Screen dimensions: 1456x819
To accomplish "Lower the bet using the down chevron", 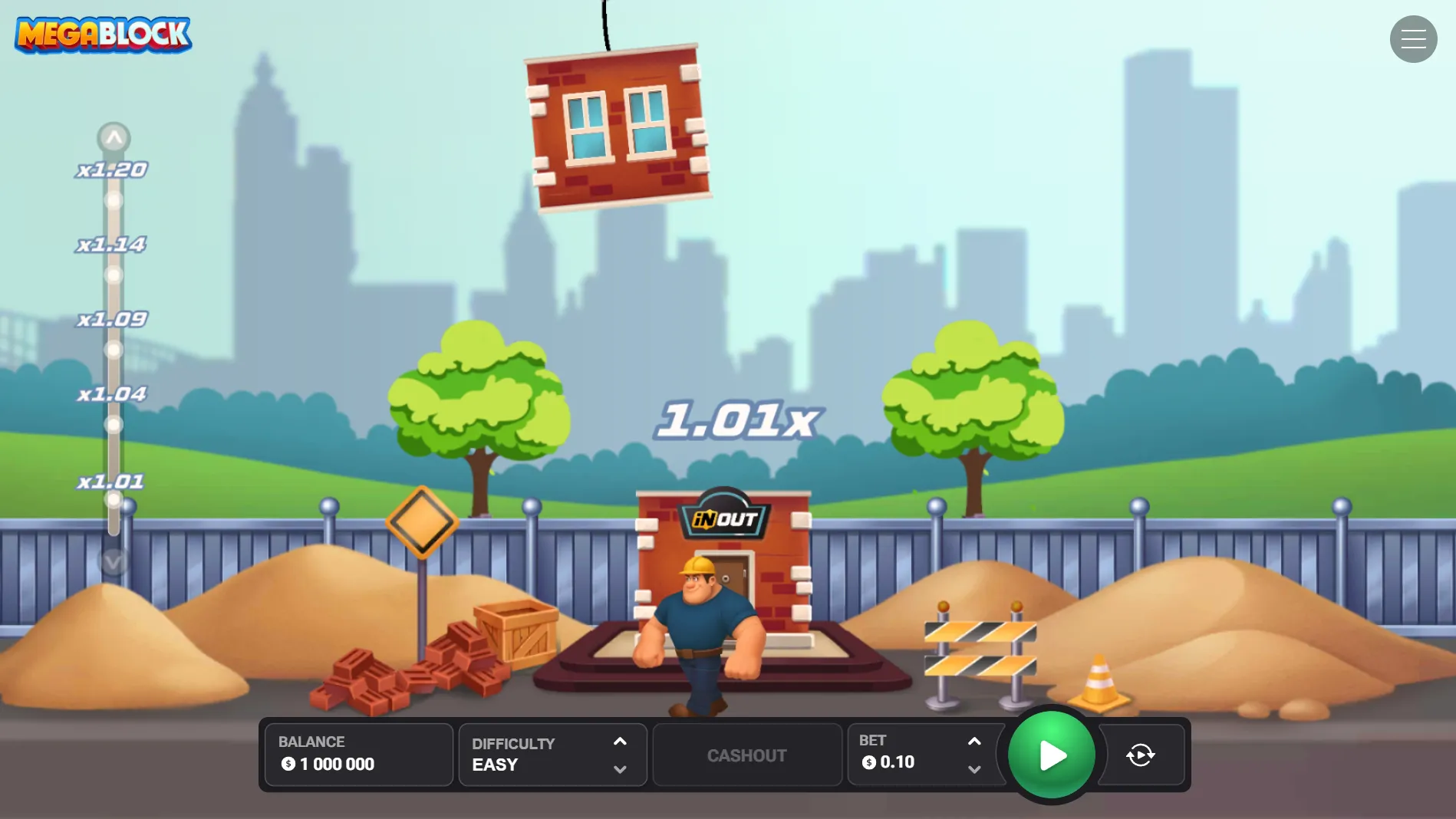I will coord(974,769).
